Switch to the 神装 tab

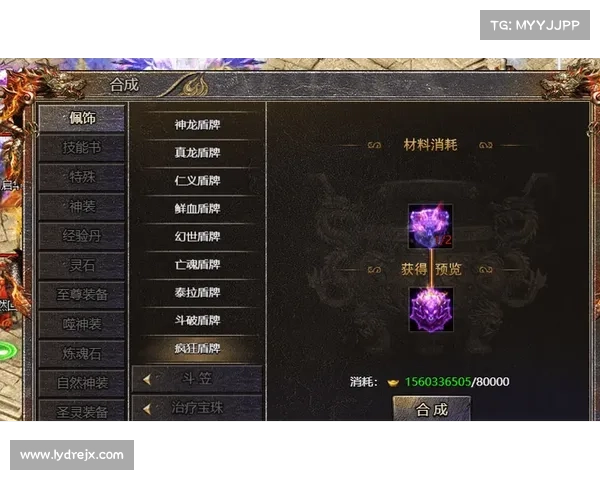(x=82, y=207)
